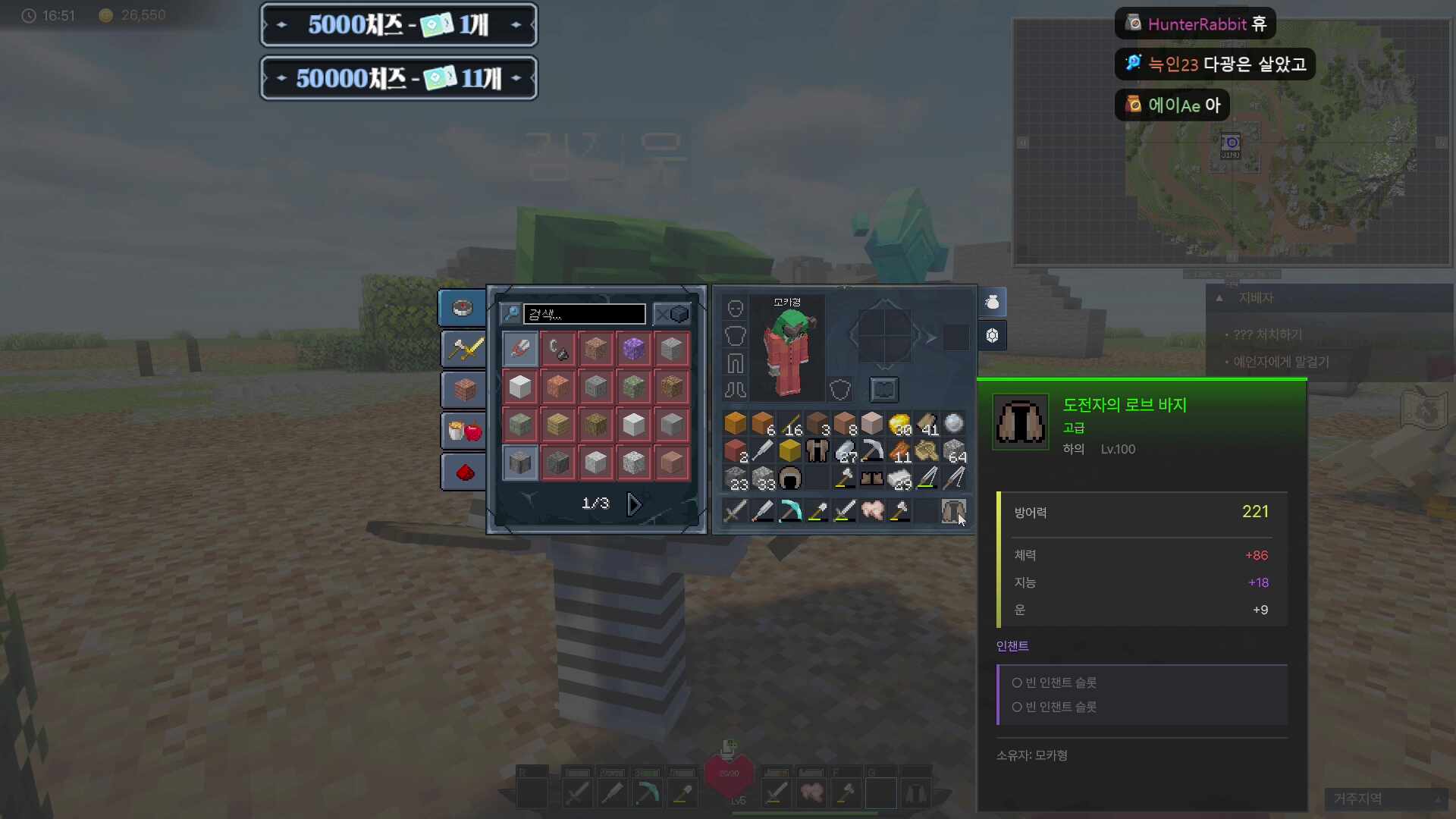Switch to the tools and weapons tab
Viewport: 1456px width, 819px height.
pyautogui.click(x=464, y=349)
